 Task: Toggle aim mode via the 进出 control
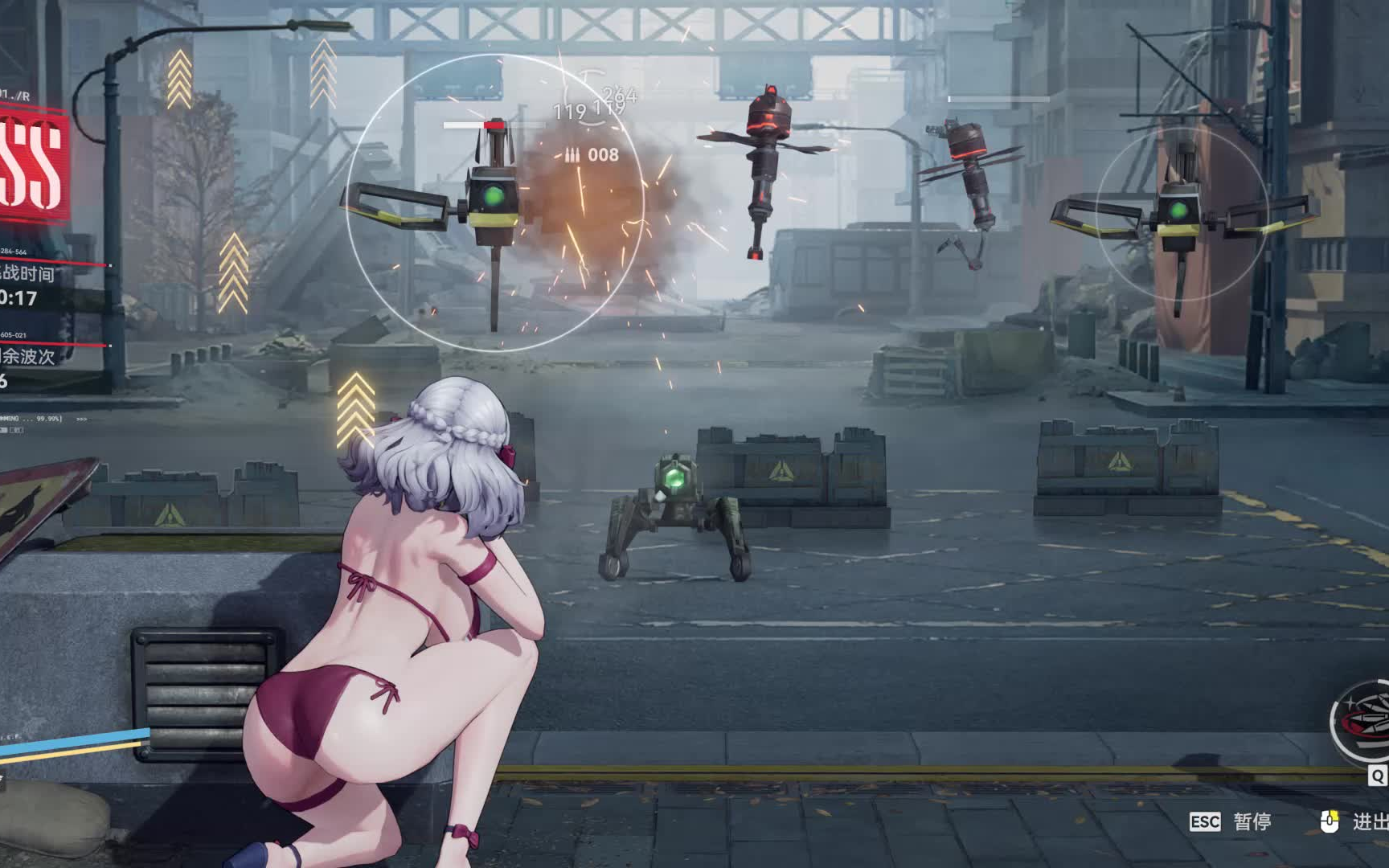[1371, 821]
